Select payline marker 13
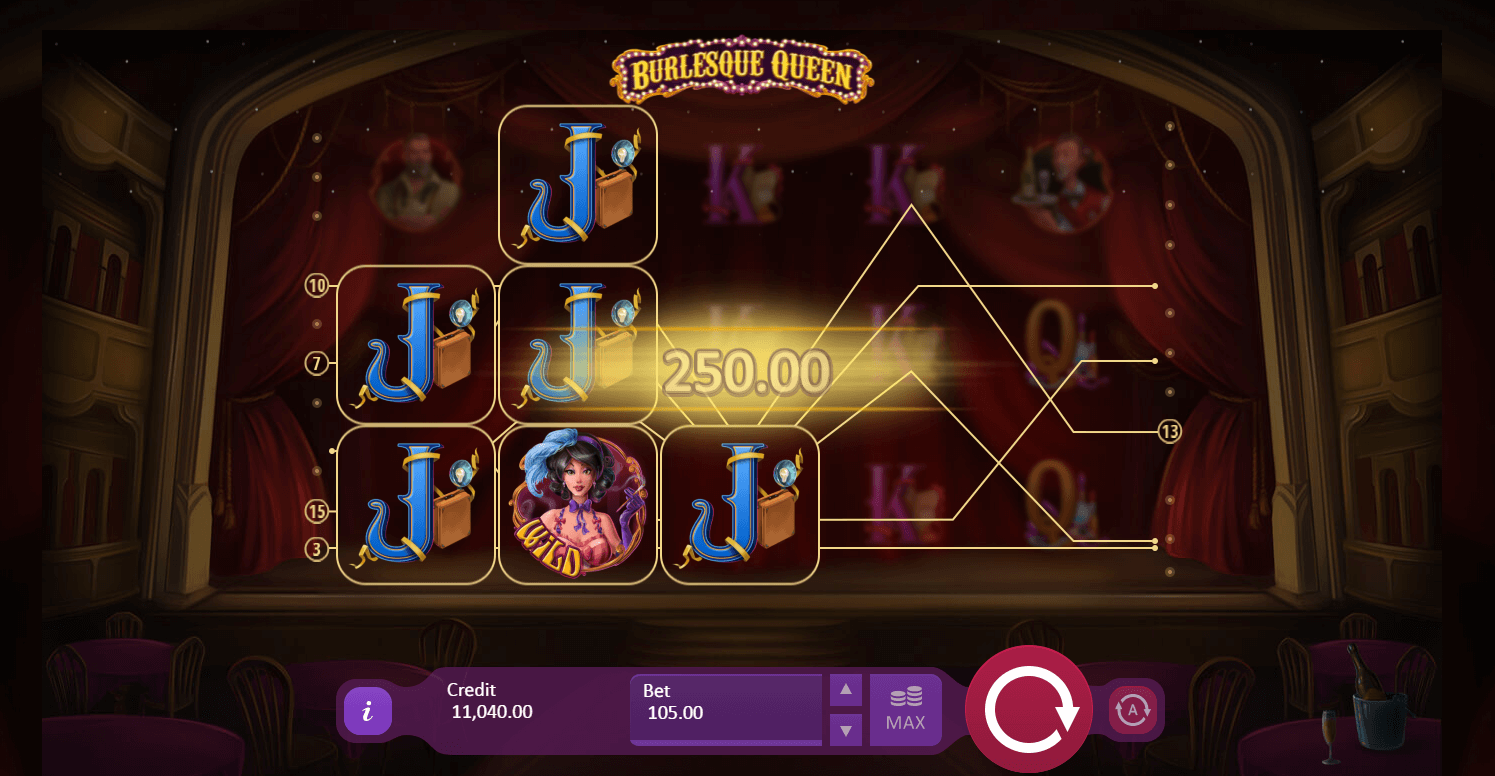The width and height of the screenshot is (1495, 776). tap(1170, 432)
